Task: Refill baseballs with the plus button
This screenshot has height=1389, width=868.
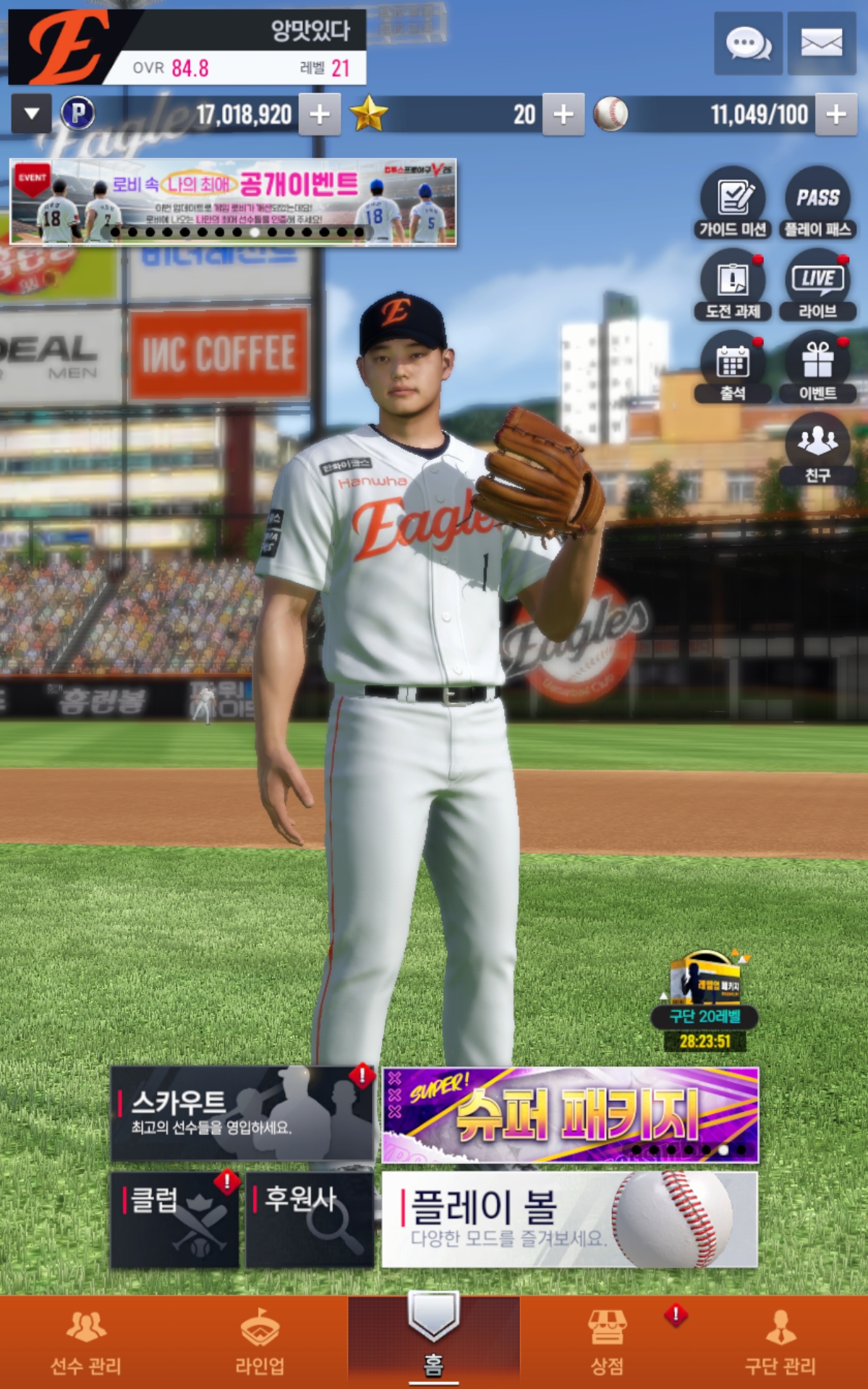Action: click(x=835, y=114)
